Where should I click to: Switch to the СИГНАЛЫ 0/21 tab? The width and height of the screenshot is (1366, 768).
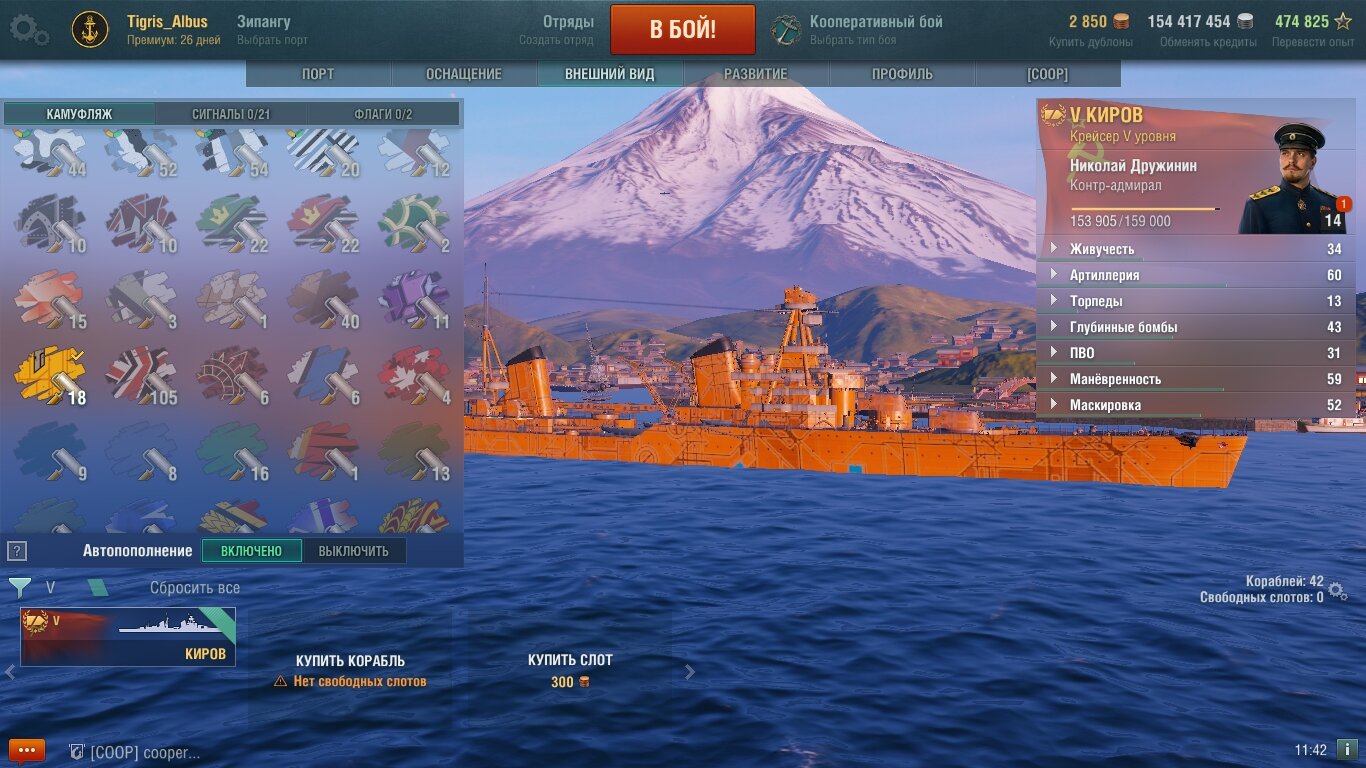pos(231,114)
